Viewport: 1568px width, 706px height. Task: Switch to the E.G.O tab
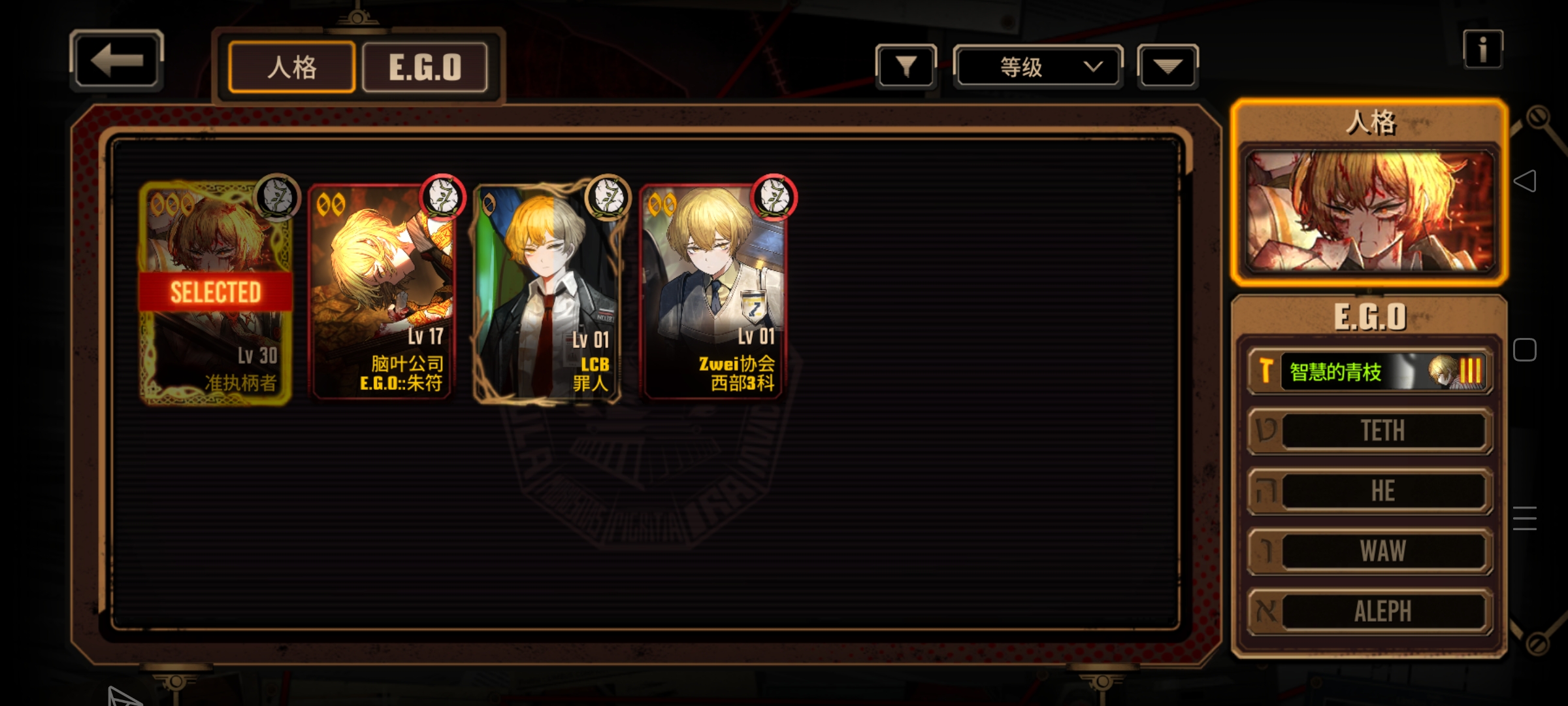pyautogui.click(x=425, y=67)
